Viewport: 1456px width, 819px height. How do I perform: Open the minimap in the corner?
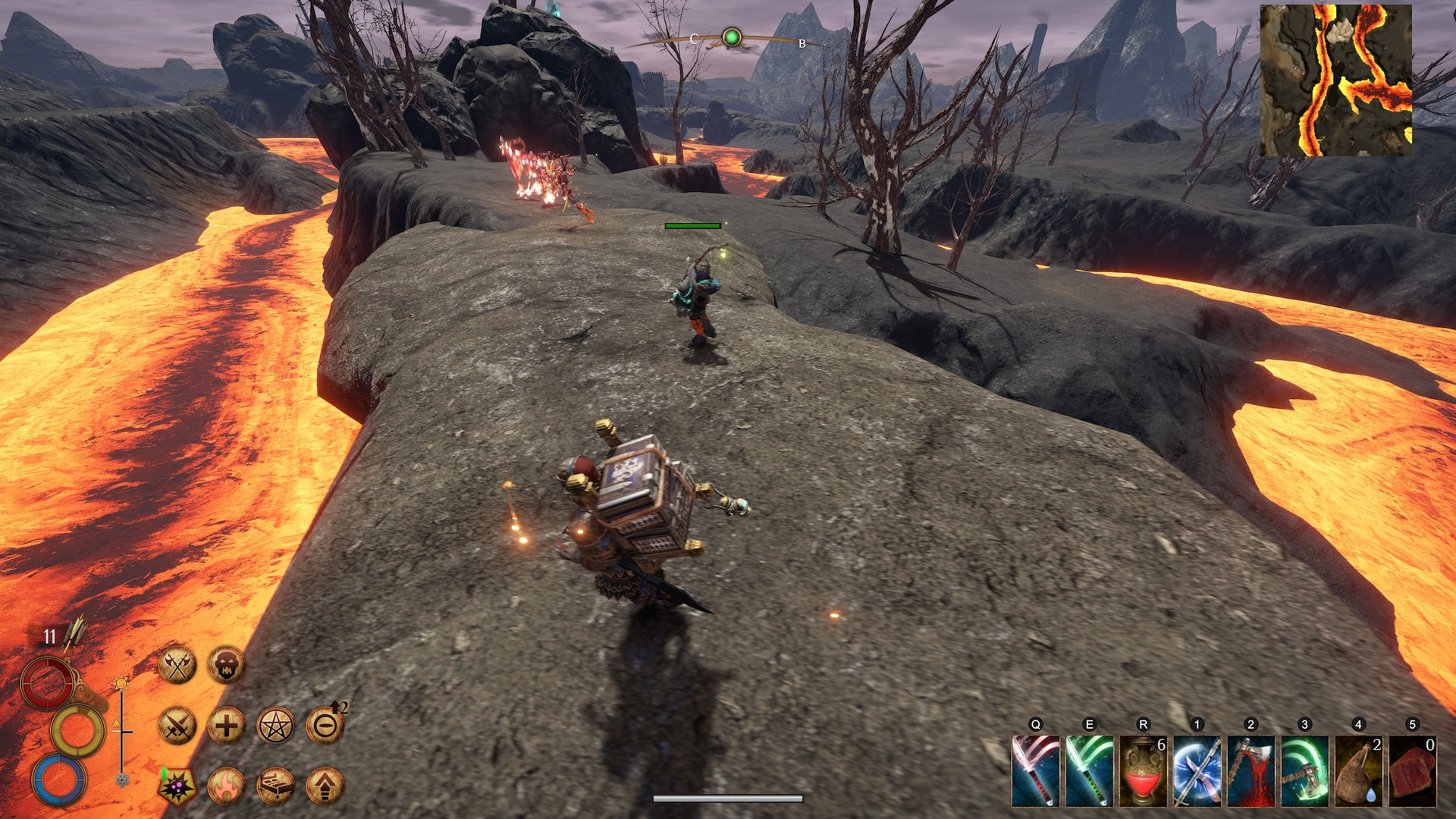coord(1335,80)
